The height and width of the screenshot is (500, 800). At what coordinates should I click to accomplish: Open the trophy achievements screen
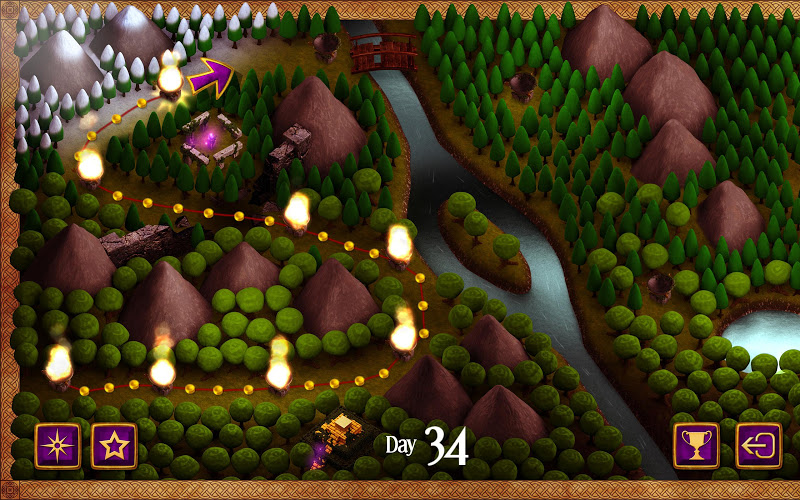pos(696,445)
